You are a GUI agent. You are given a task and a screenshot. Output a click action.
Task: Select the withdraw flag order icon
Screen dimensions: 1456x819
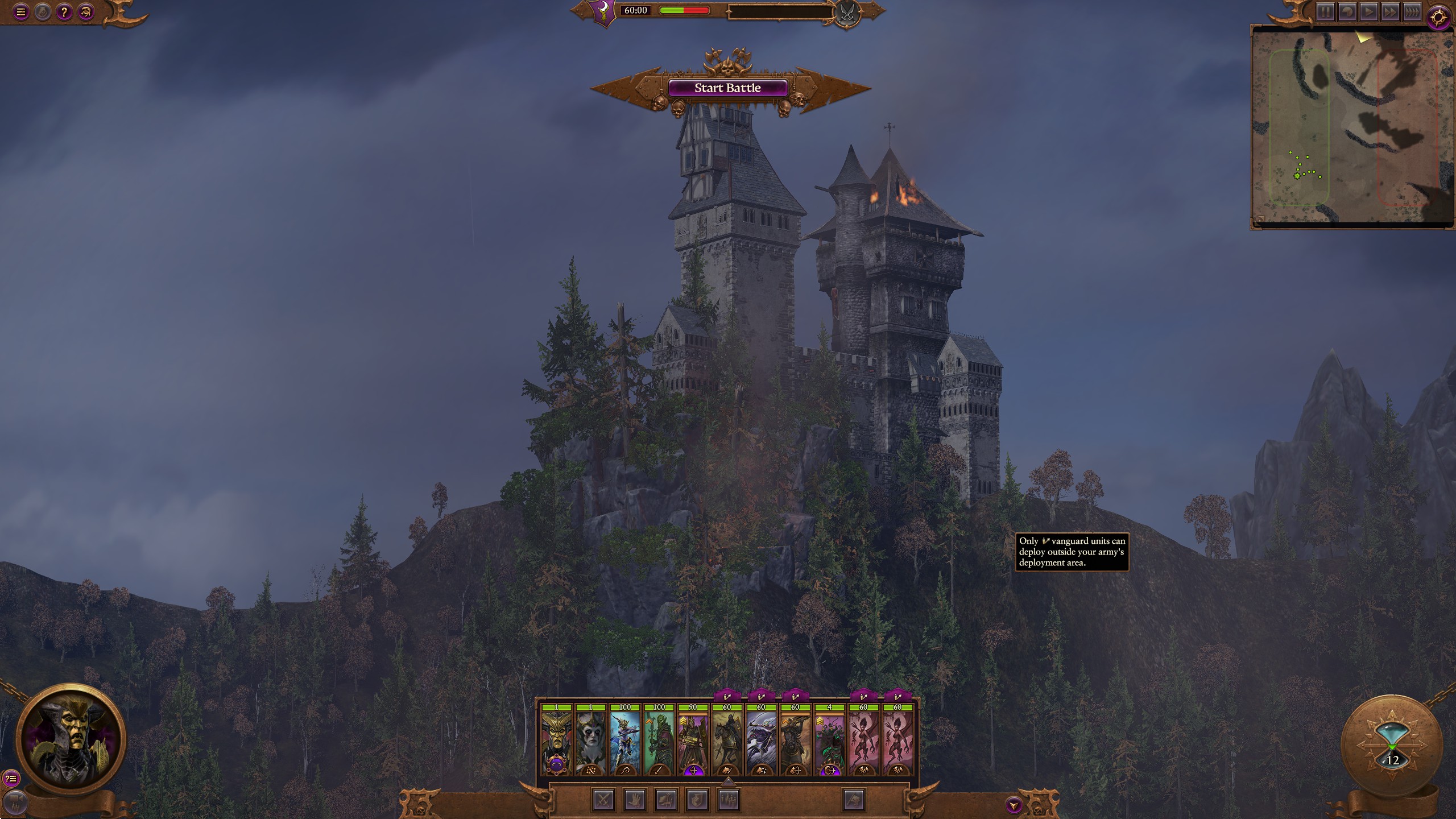[854, 800]
